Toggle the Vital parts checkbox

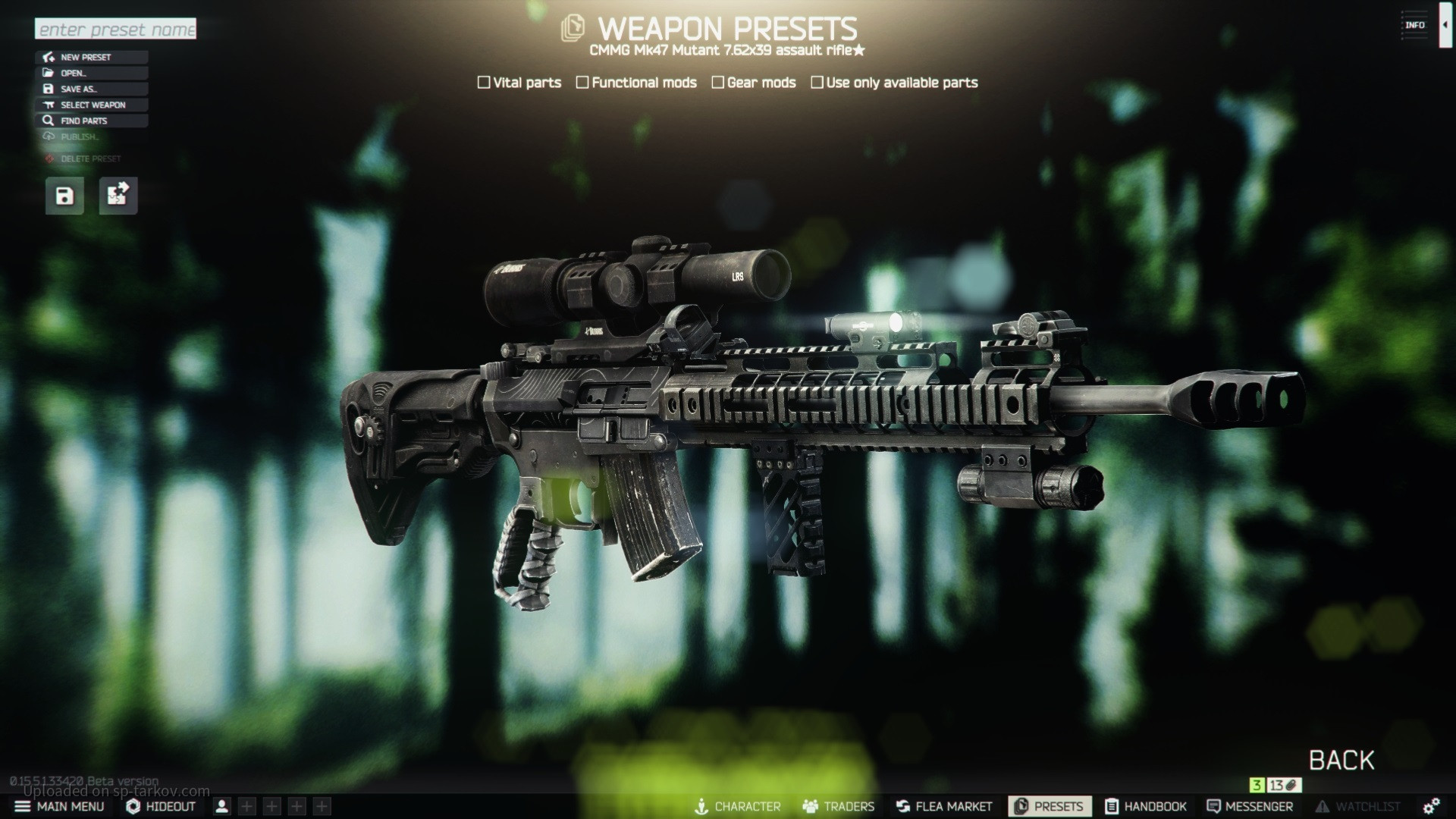point(484,83)
